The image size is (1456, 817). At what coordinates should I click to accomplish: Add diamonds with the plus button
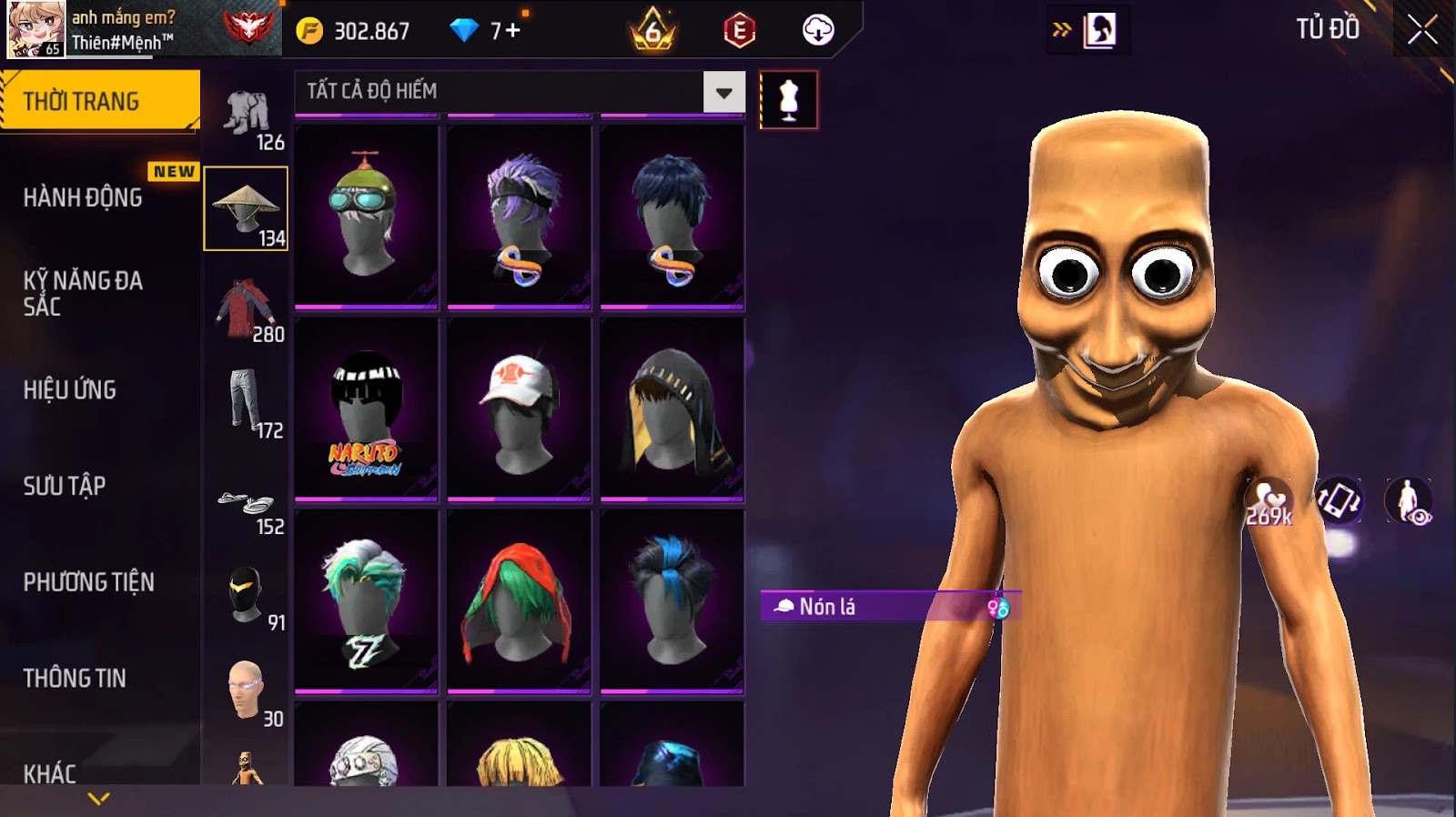[512, 31]
